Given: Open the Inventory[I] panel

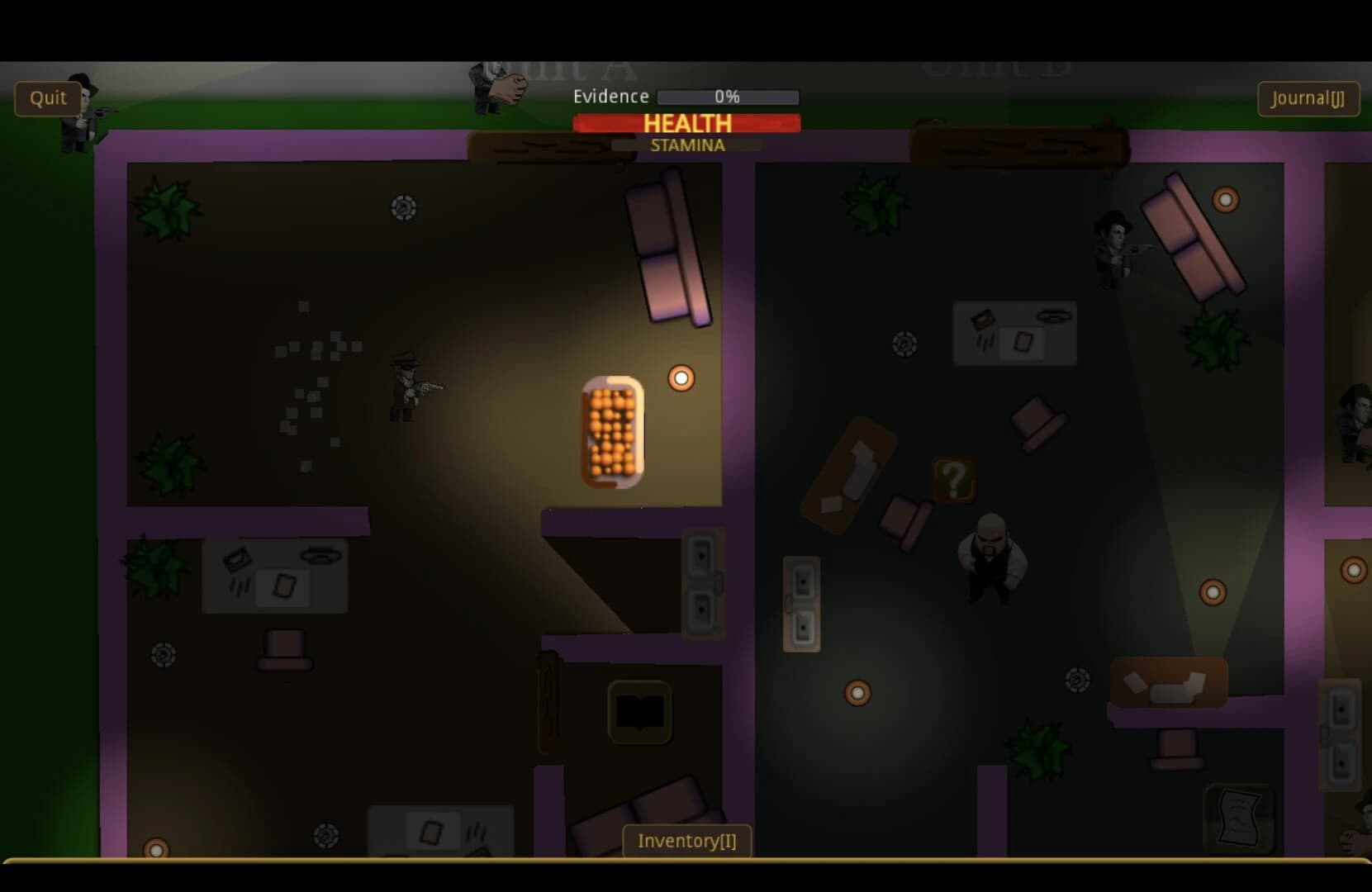Looking at the screenshot, I should tap(686, 841).
